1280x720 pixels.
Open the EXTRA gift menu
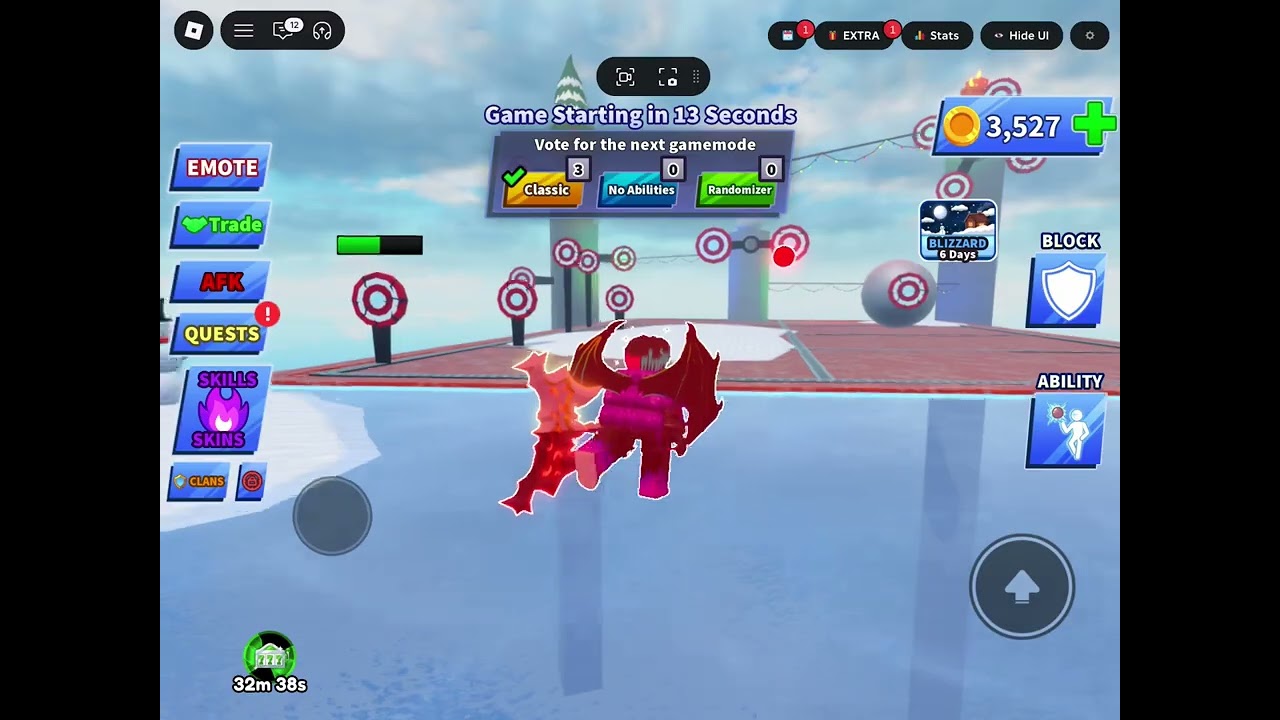(856, 36)
